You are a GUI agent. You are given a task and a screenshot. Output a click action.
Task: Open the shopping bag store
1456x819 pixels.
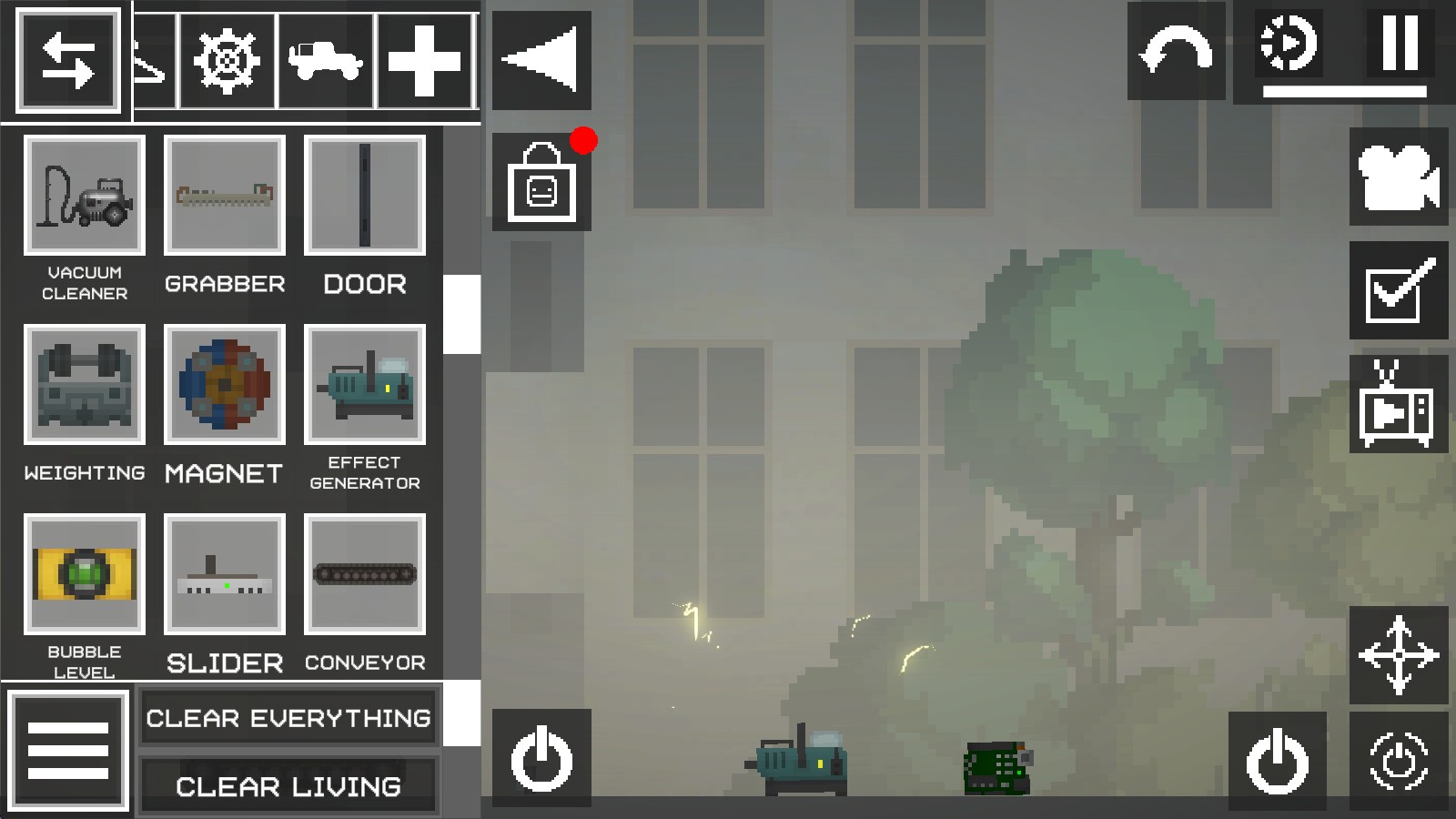(541, 182)
